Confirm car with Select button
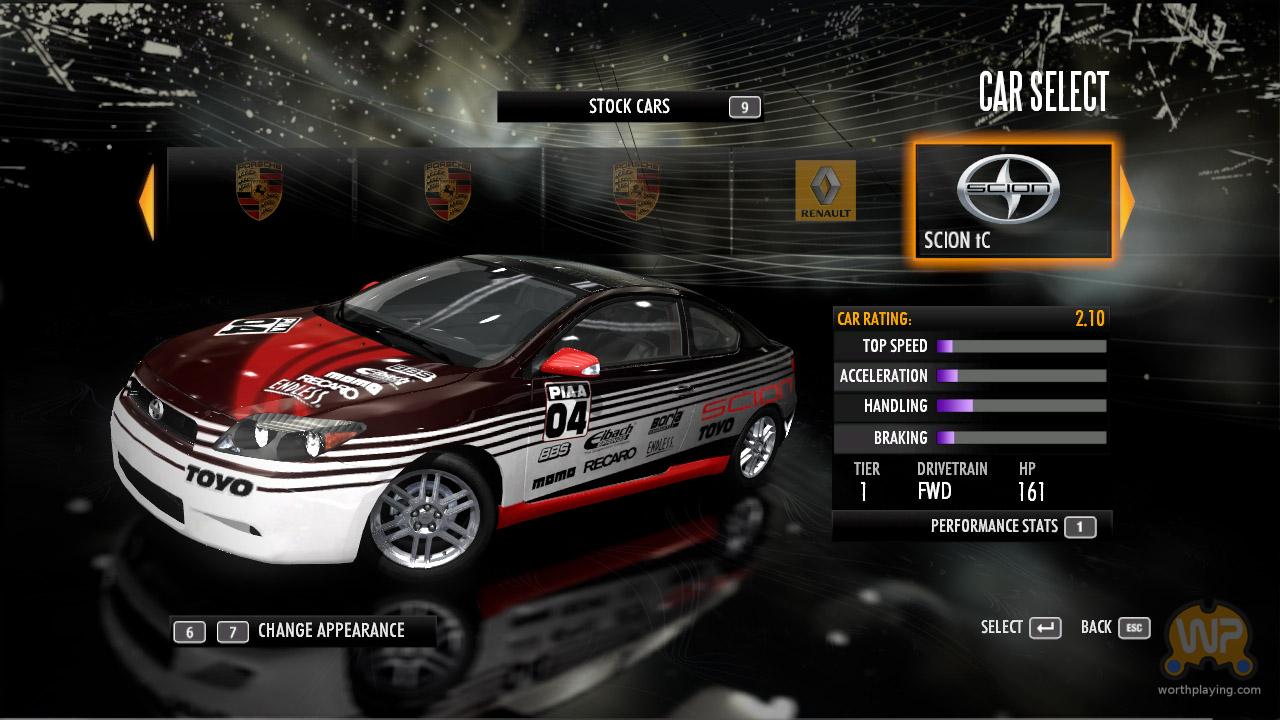Screen dimensions: 1280x720 point(1020,628)
